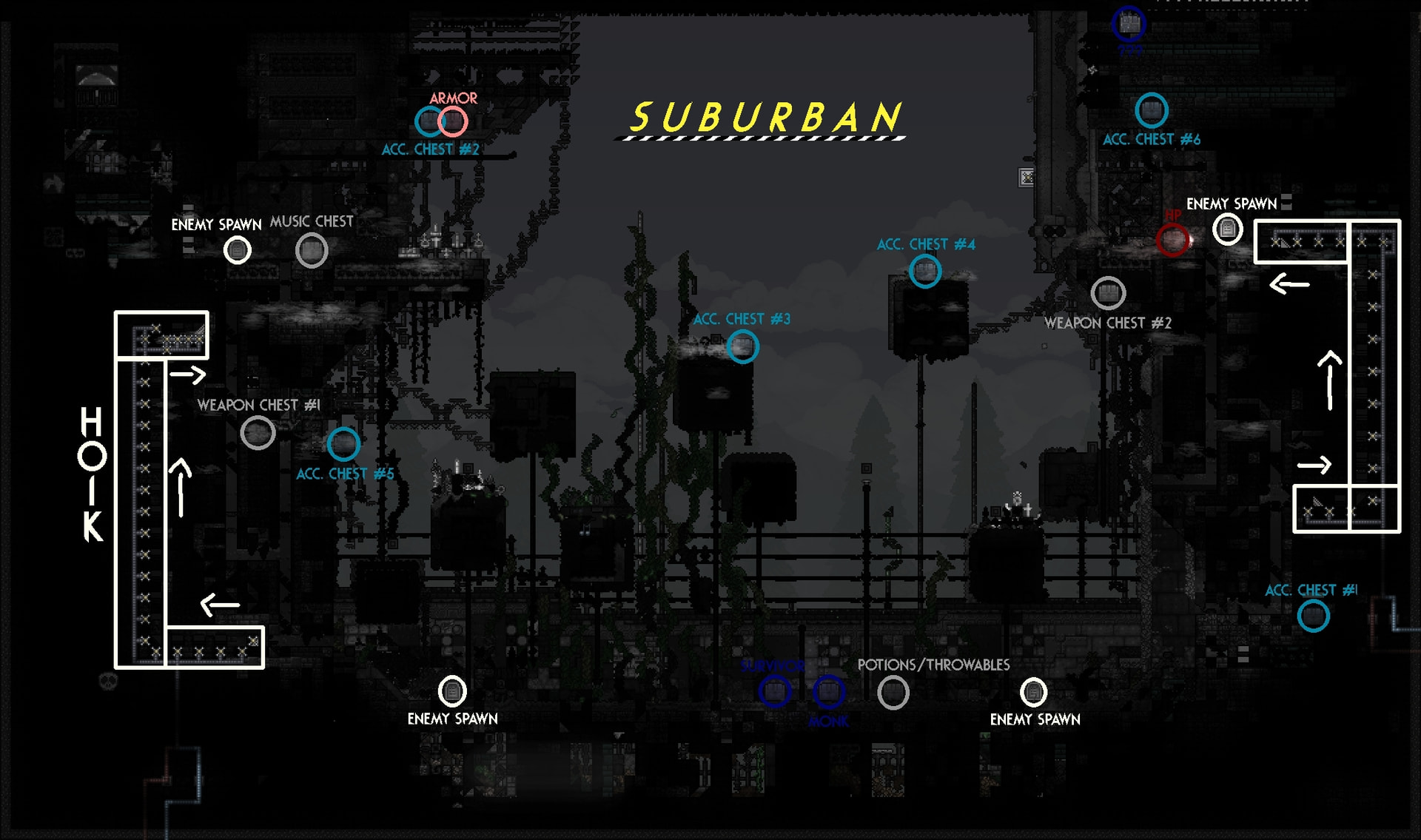
Task: Pick the Acc. Chest #4 map marker
Action: coord(924,271)
